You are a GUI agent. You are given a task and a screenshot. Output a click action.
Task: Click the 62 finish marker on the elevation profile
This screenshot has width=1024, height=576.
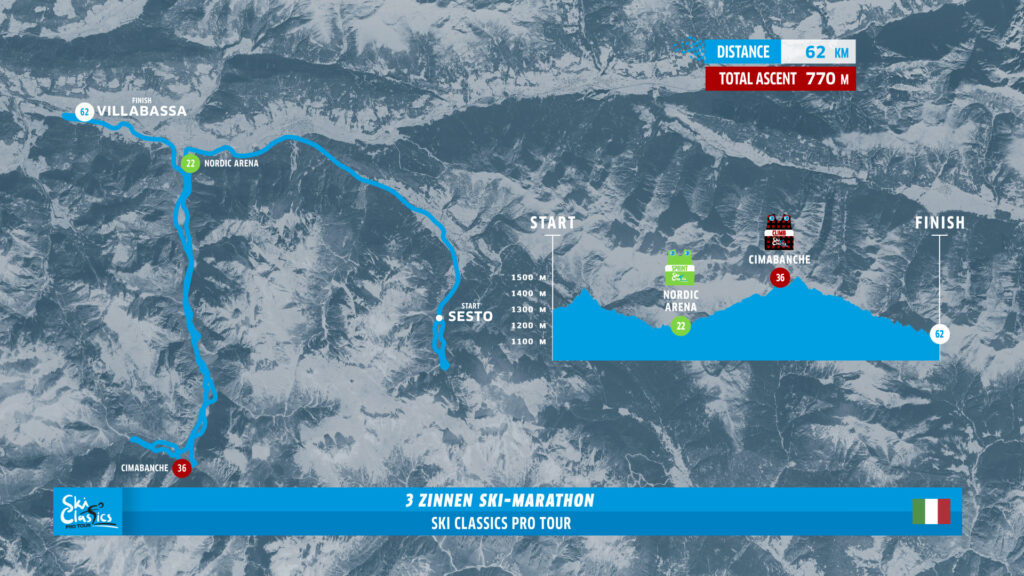pyautogui.click(x=939, y=334)
